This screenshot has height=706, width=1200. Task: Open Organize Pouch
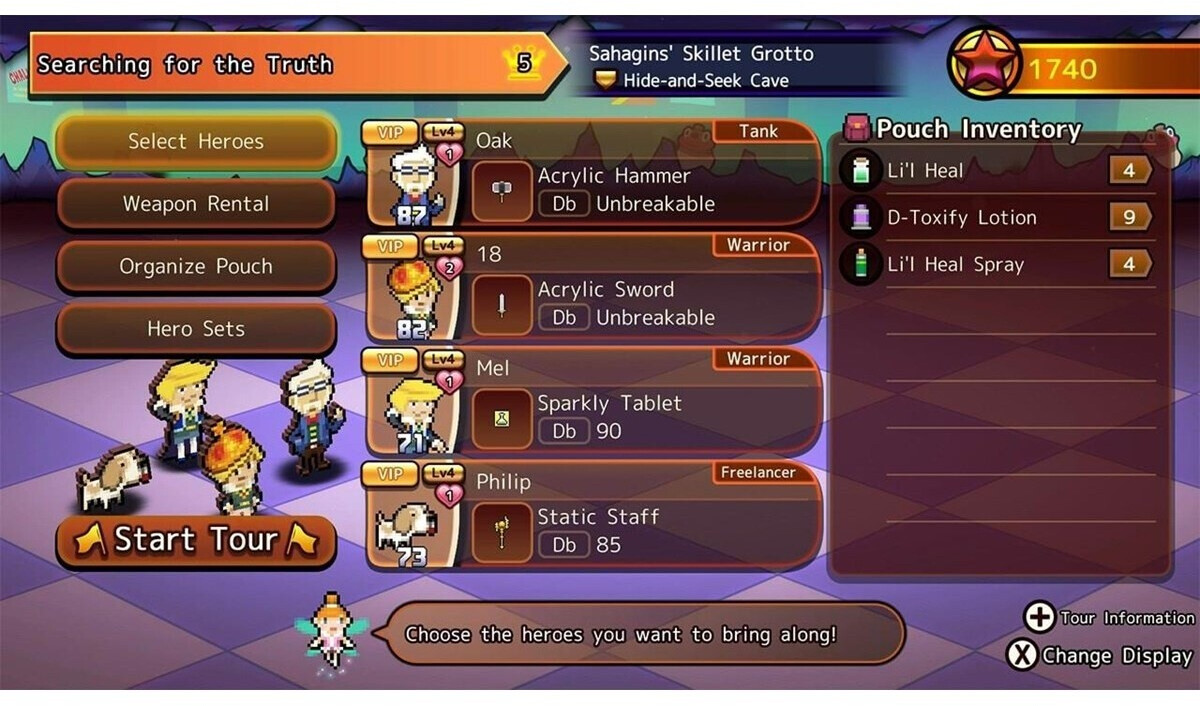point(196,267)
